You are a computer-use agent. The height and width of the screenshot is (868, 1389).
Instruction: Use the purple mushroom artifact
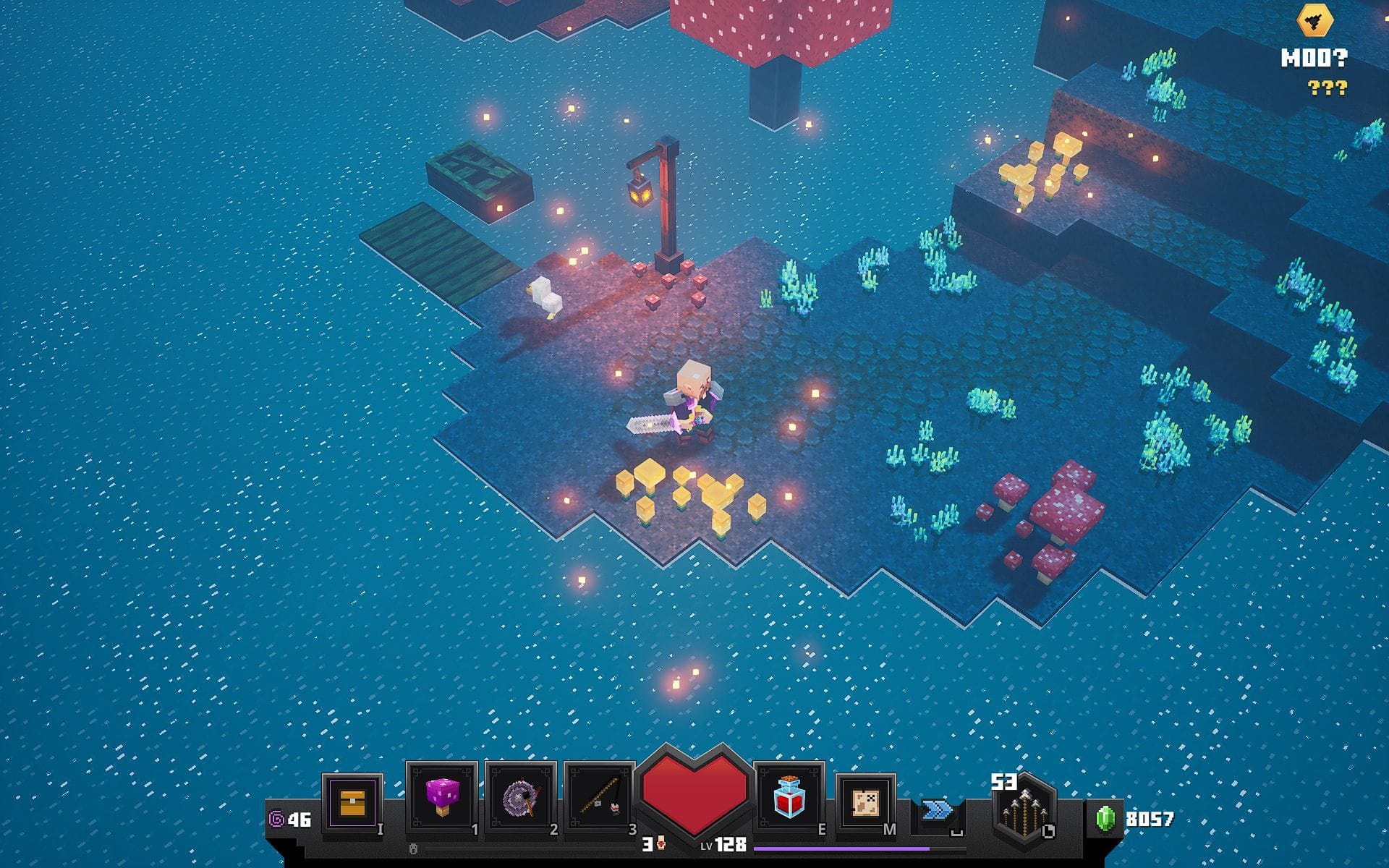click(441, 797)
